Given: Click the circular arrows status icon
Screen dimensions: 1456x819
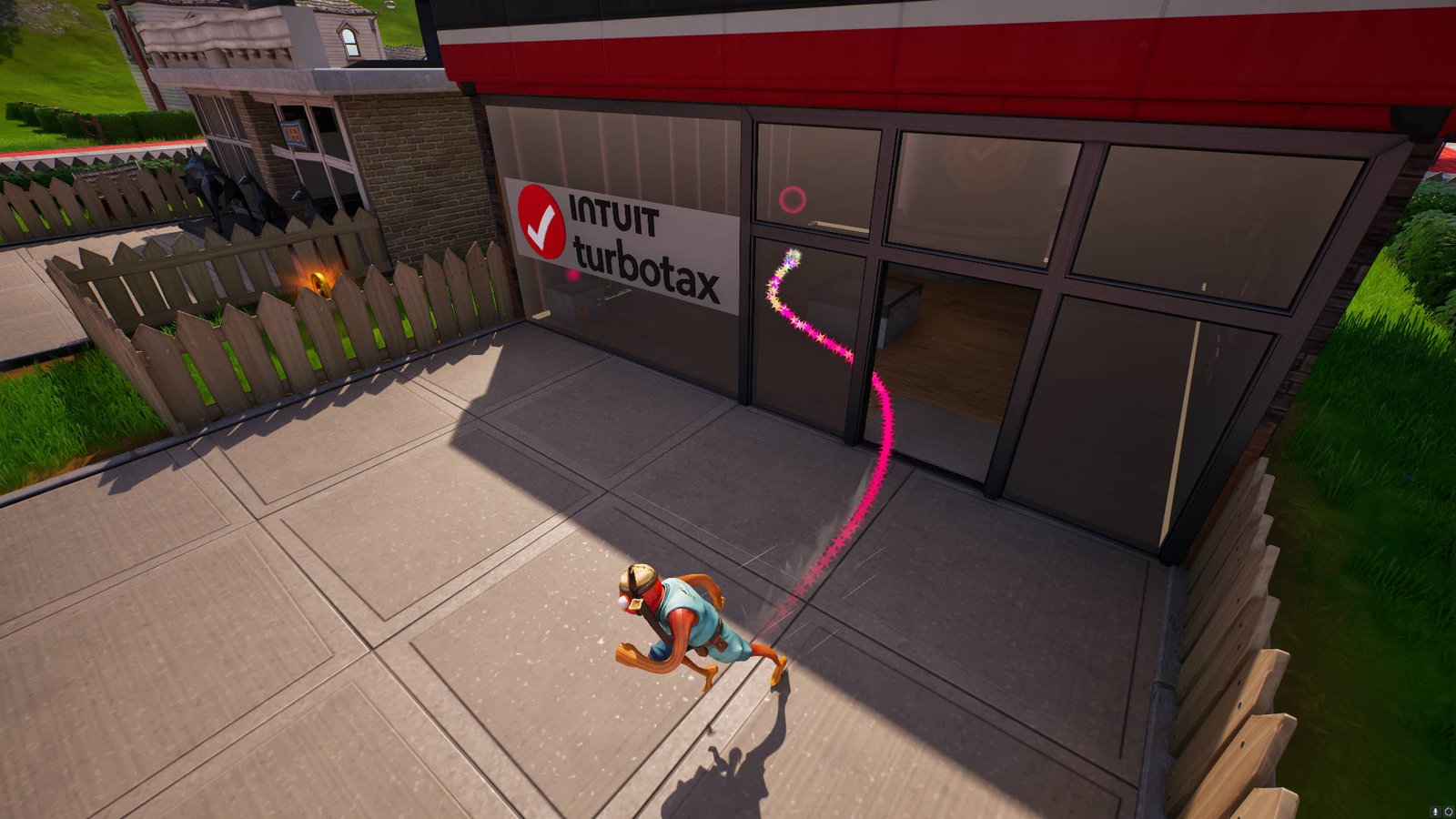Looking at the screenshot, I should [1448, 811].
